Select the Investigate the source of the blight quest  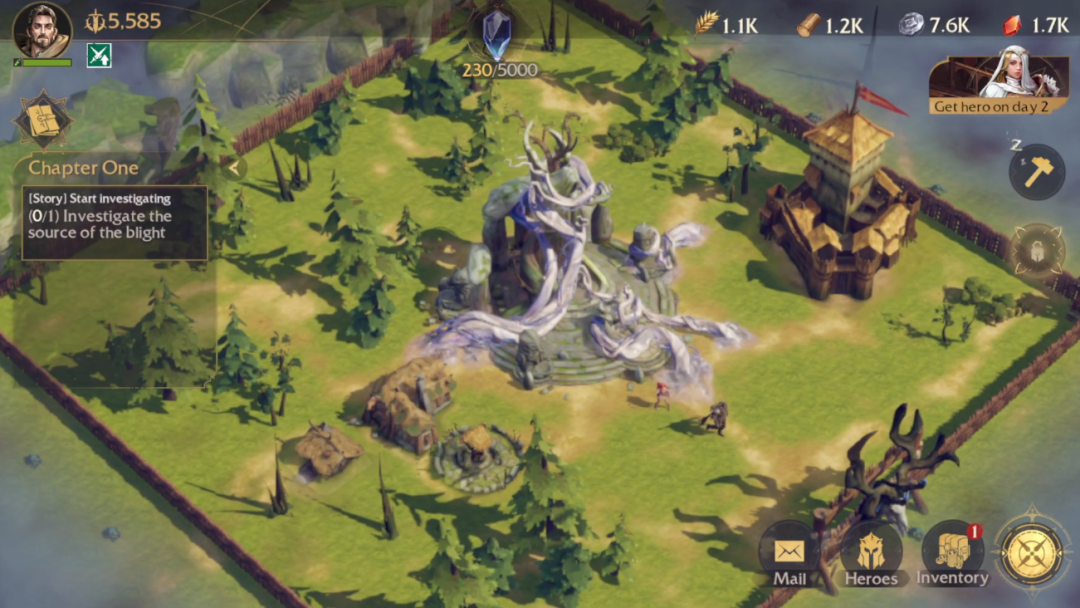[114, 222]
